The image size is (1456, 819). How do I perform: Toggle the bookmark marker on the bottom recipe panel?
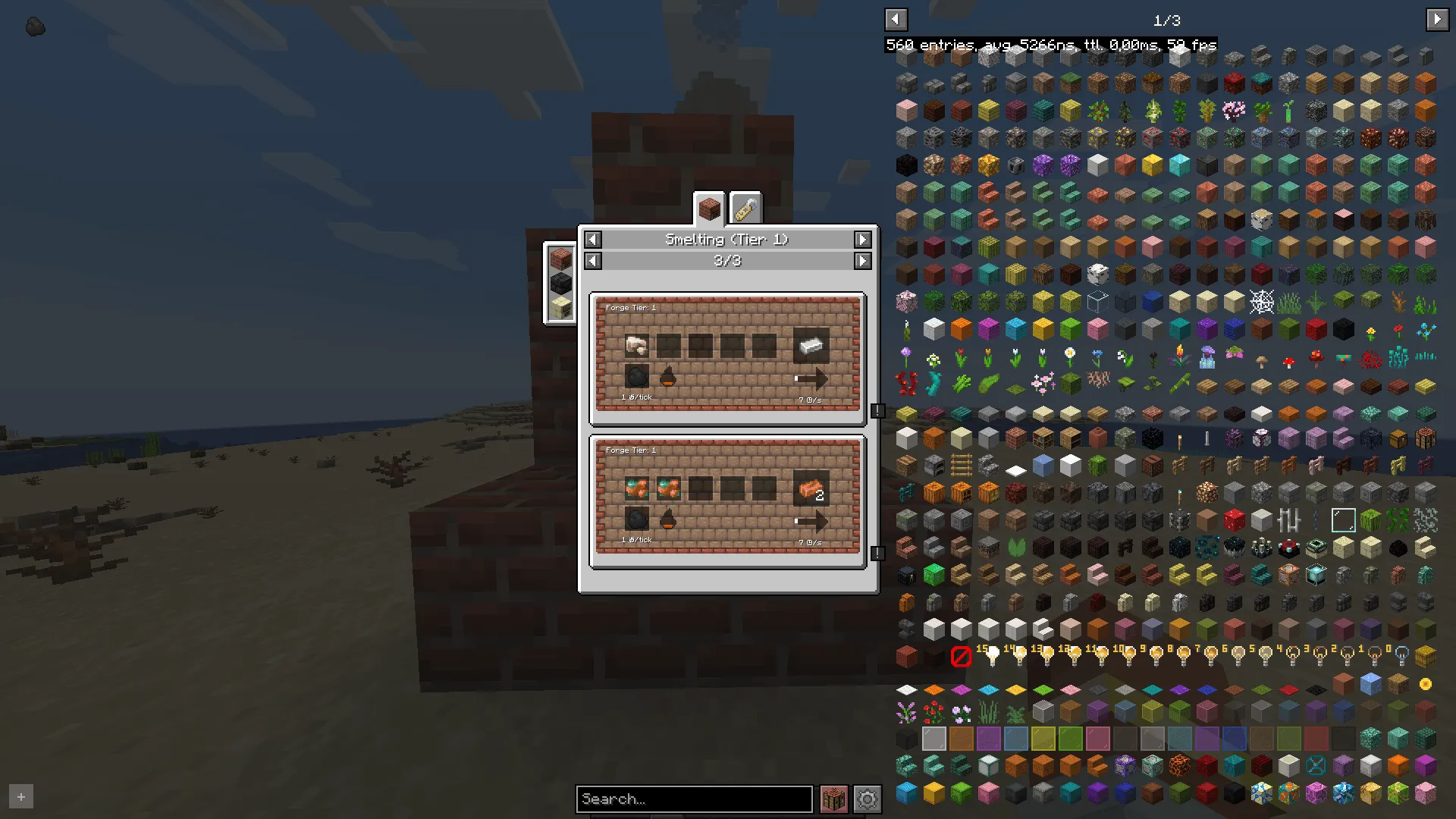877,553
